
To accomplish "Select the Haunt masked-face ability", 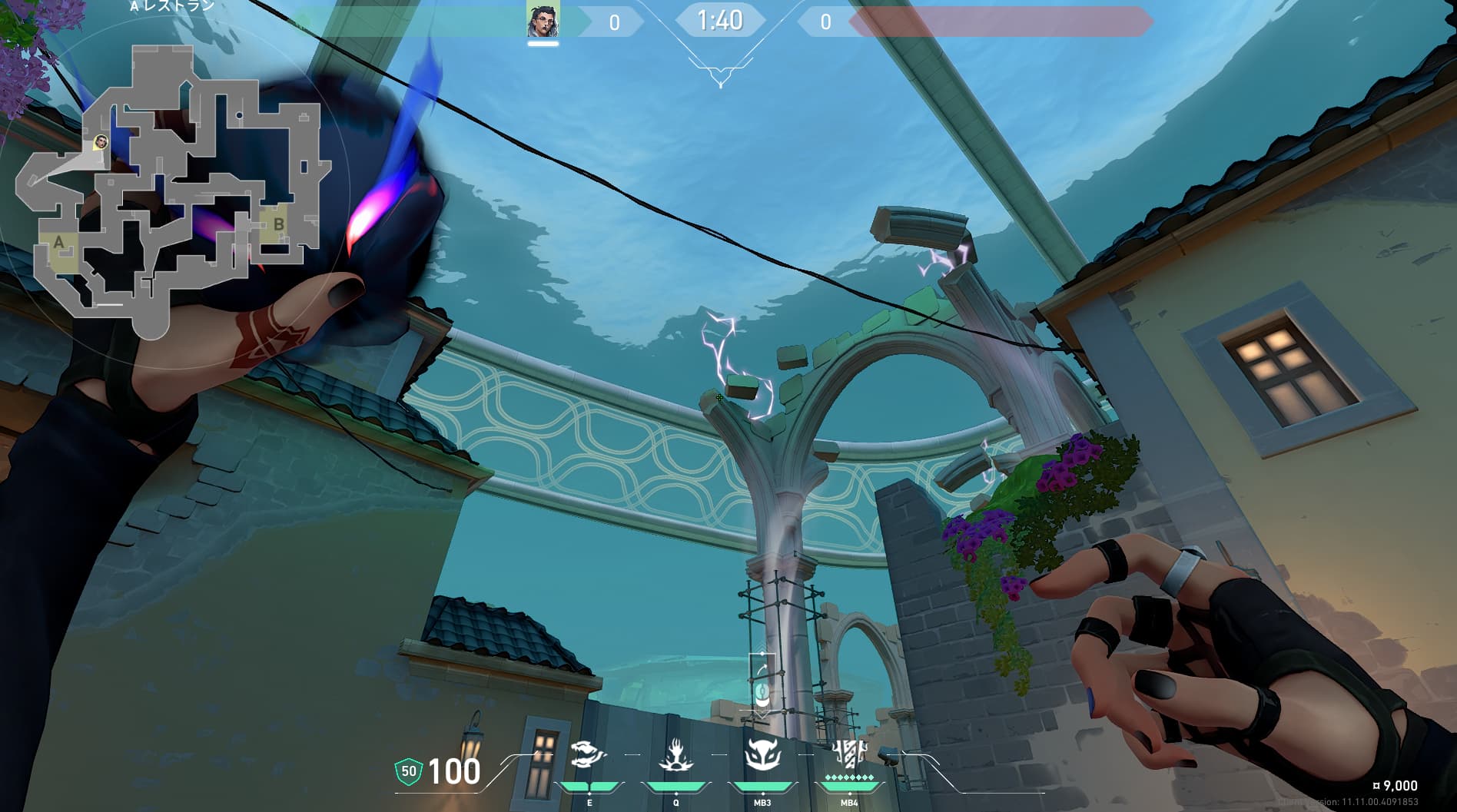I will (x=762, y=756).
